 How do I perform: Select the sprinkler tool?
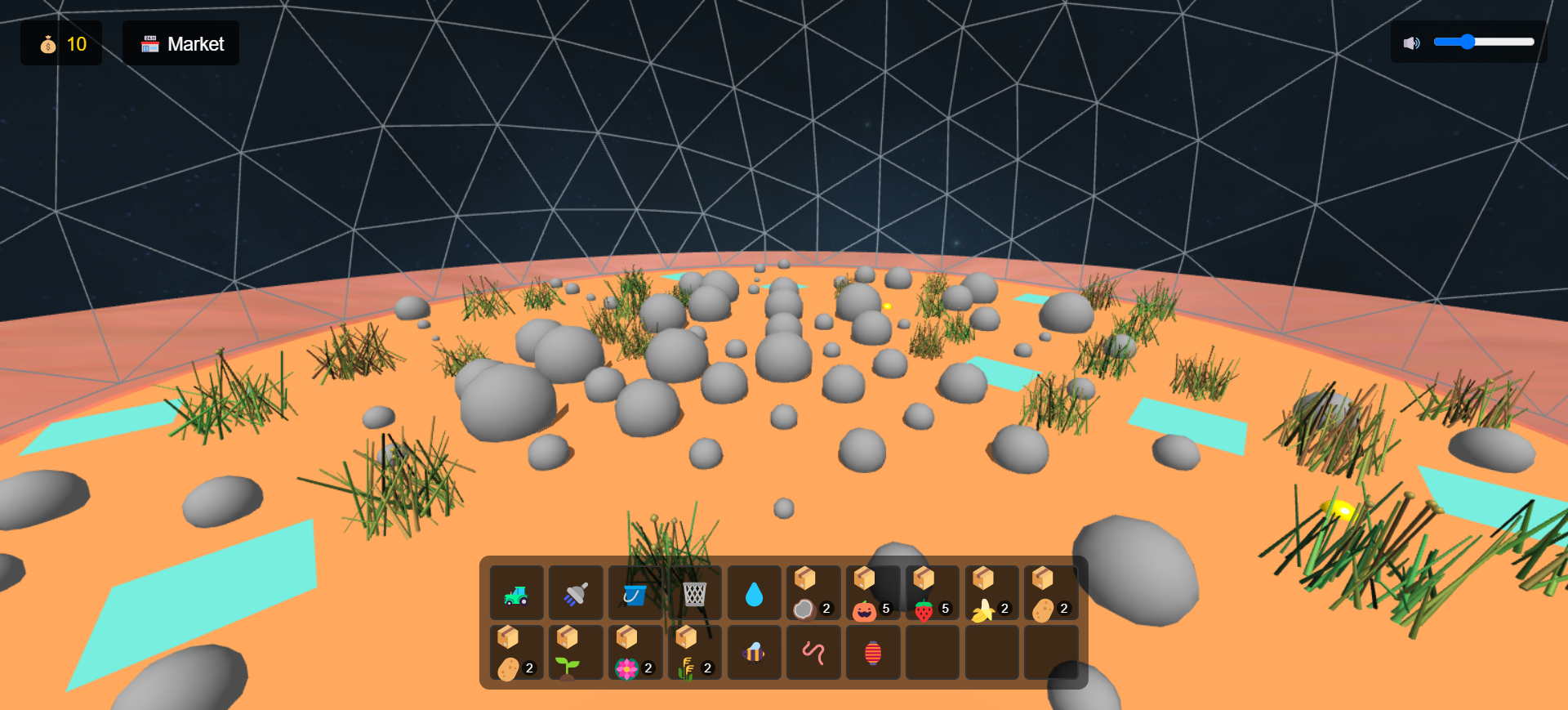[x=576, y=593]
